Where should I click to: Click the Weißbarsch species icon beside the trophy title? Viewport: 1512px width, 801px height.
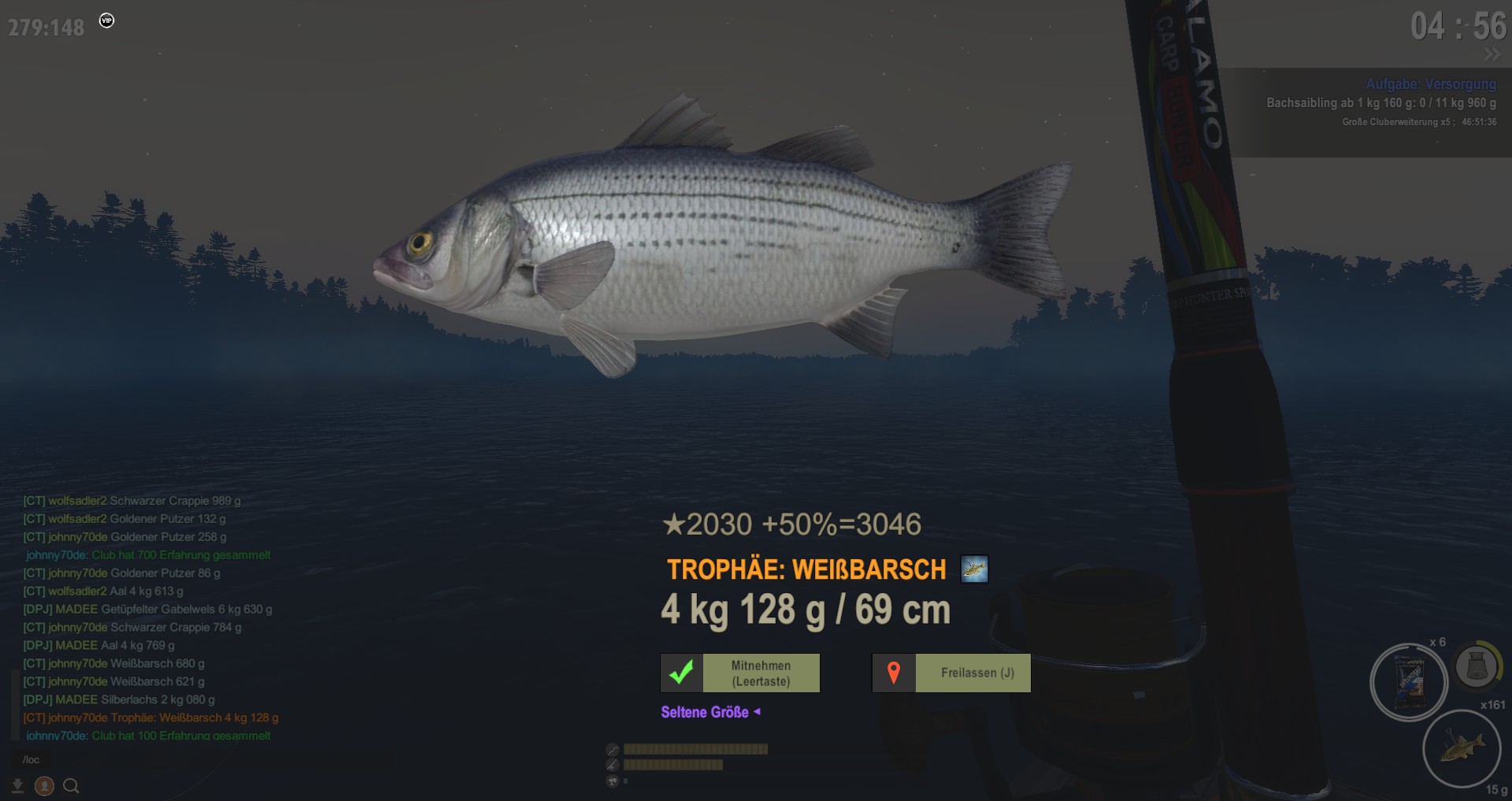click(974, 569)
